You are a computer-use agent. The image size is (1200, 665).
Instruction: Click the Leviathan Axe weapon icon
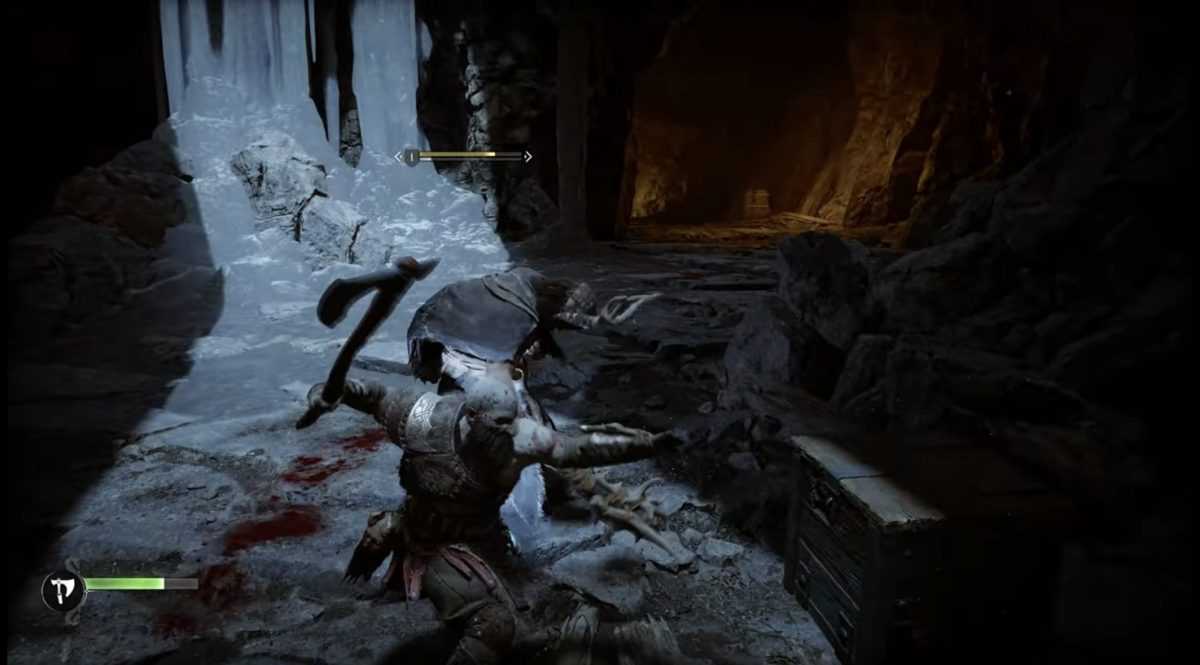[62, 590]
